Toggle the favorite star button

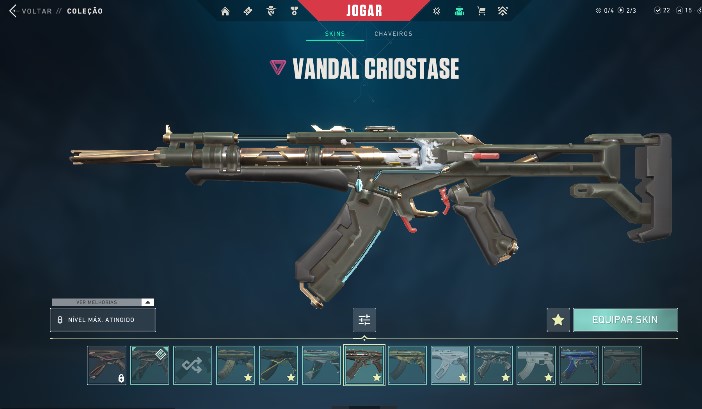click(x=558, y=320)
